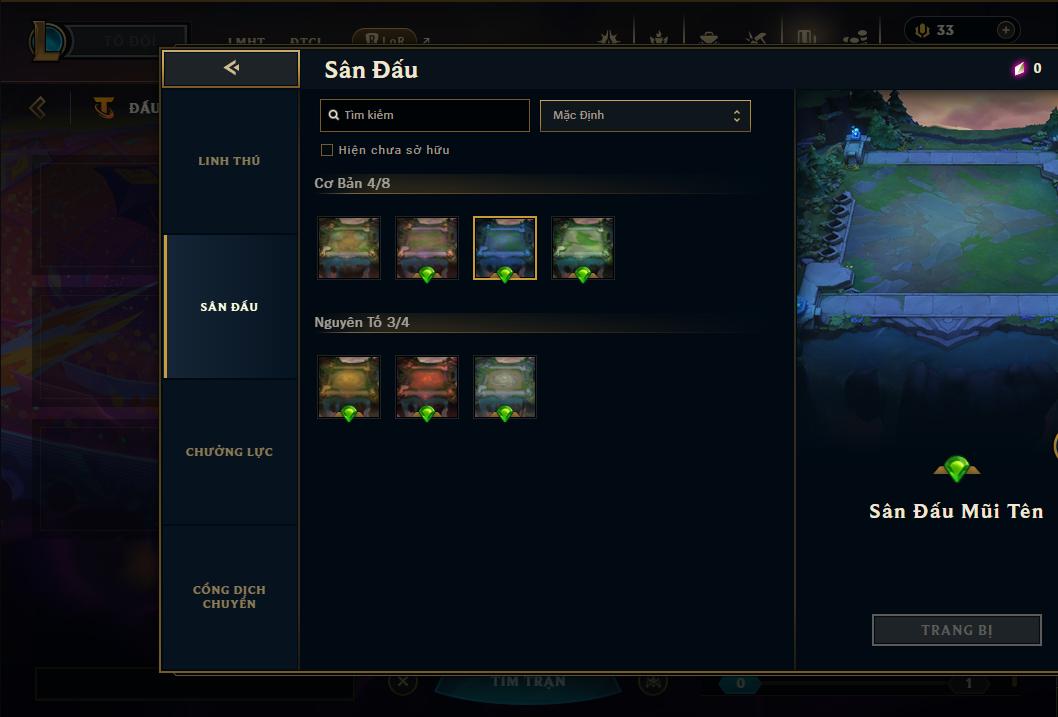Open the Chưởng Lực tab
Screen dimensions: 1058x717
229,452
